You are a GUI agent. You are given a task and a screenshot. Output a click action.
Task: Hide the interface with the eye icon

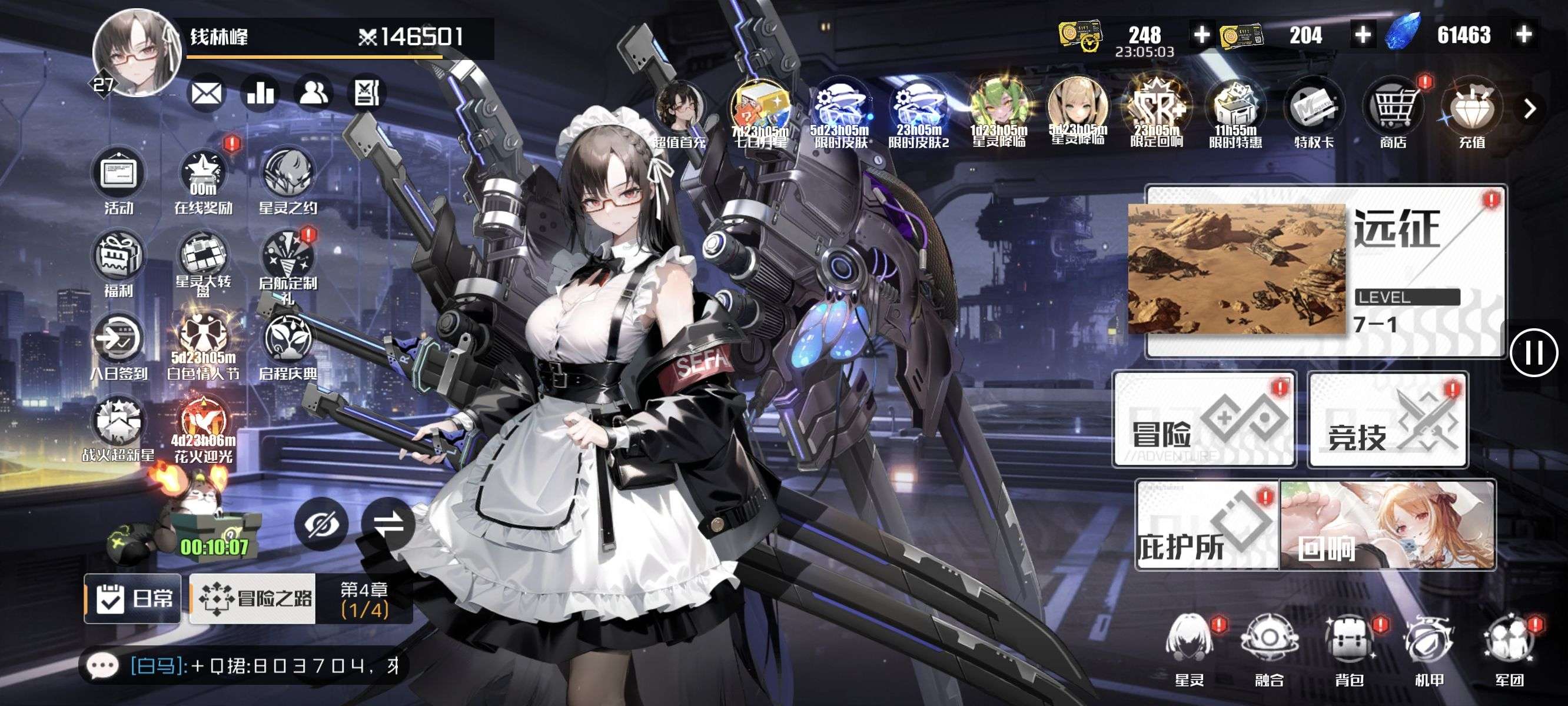[x=321, y=524]
